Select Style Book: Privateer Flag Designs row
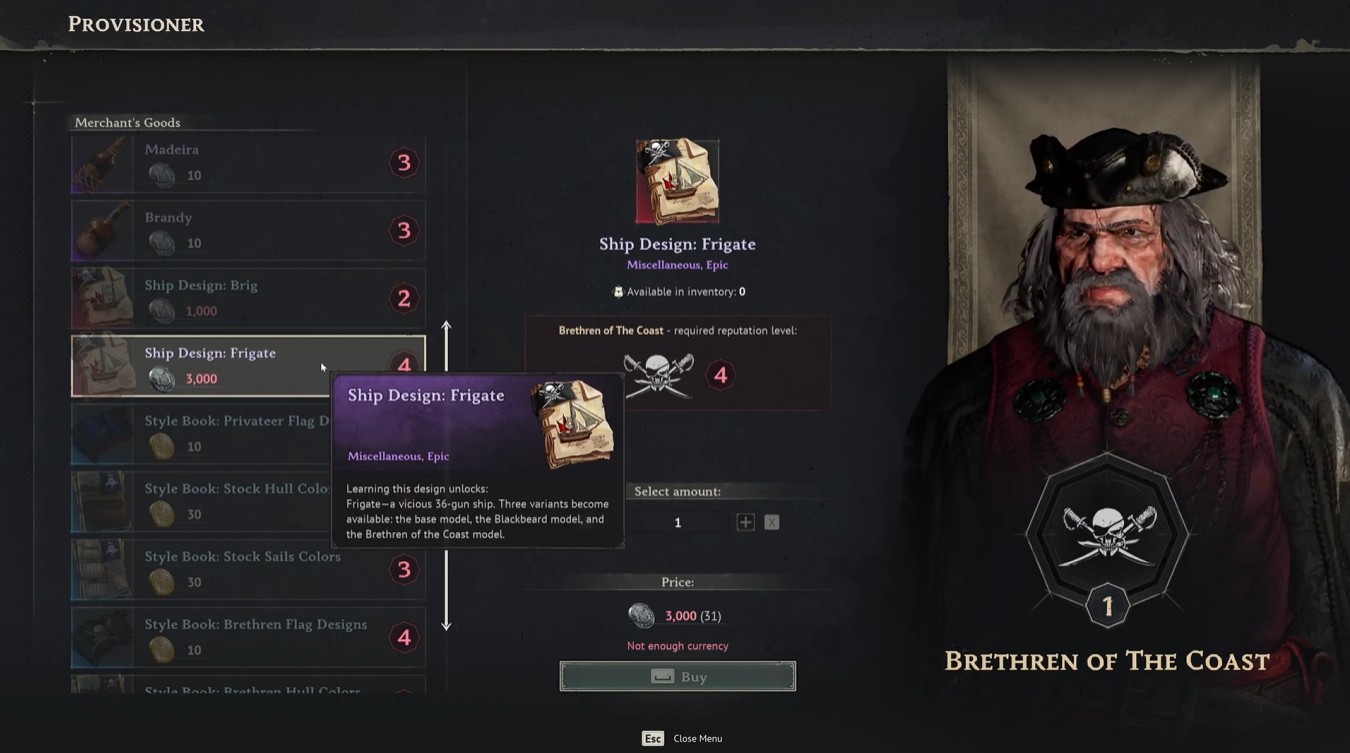 pyautogui.click(x=200, y=434)
